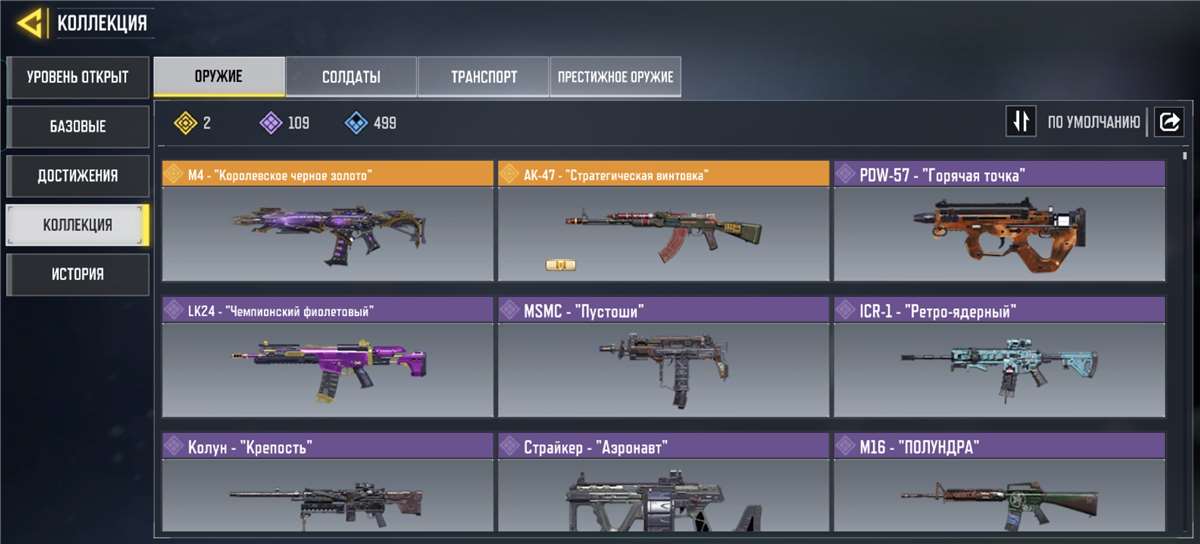Show the Транспорт tab
Screen dimensions: 1200x544
coord(483,77)
